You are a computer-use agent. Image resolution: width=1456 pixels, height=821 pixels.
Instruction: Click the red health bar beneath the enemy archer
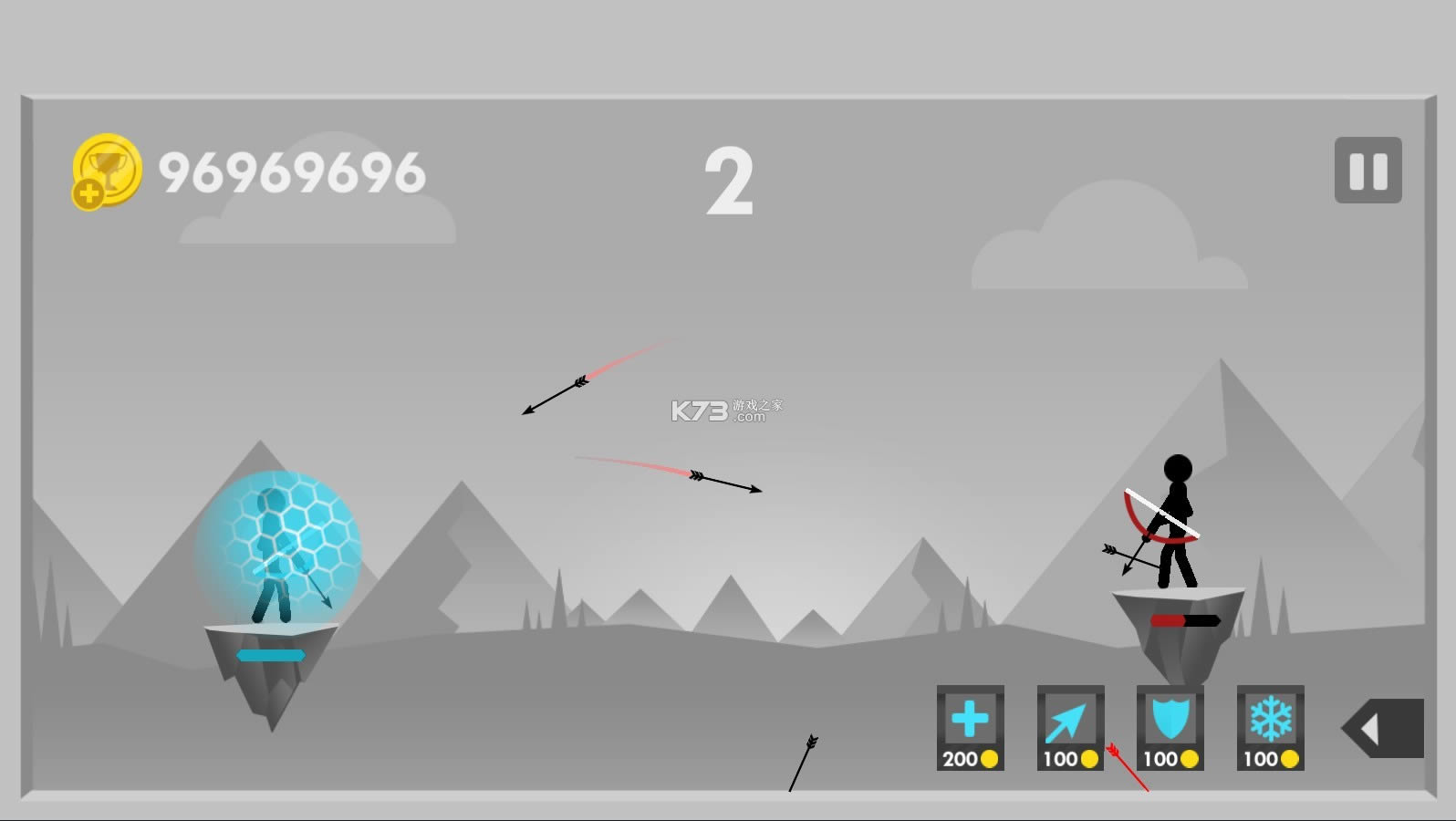coord(1183,621)
